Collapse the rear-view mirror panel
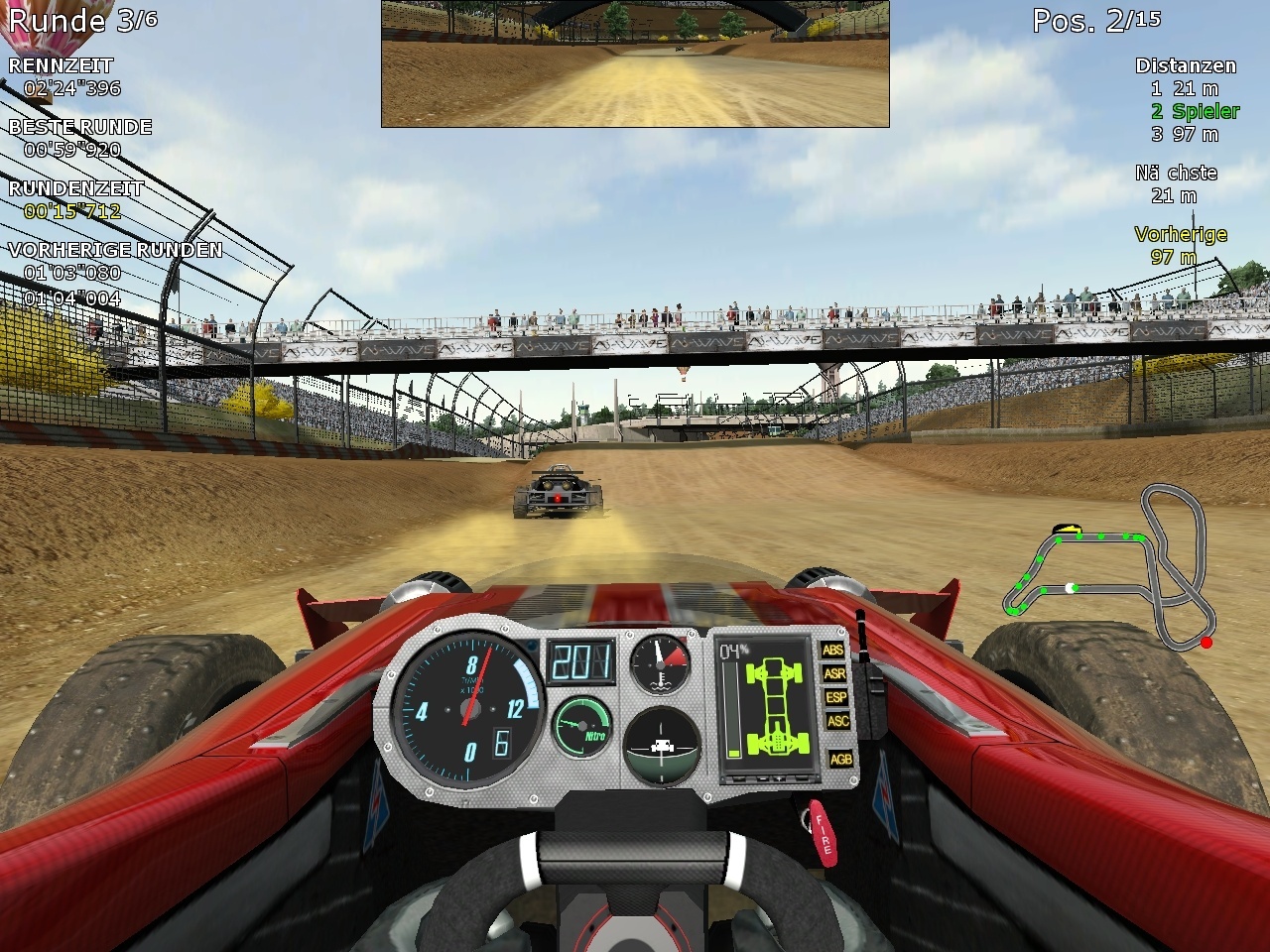Image resolution: width=1270 pixels, height=952 pixels. point(635,64)
